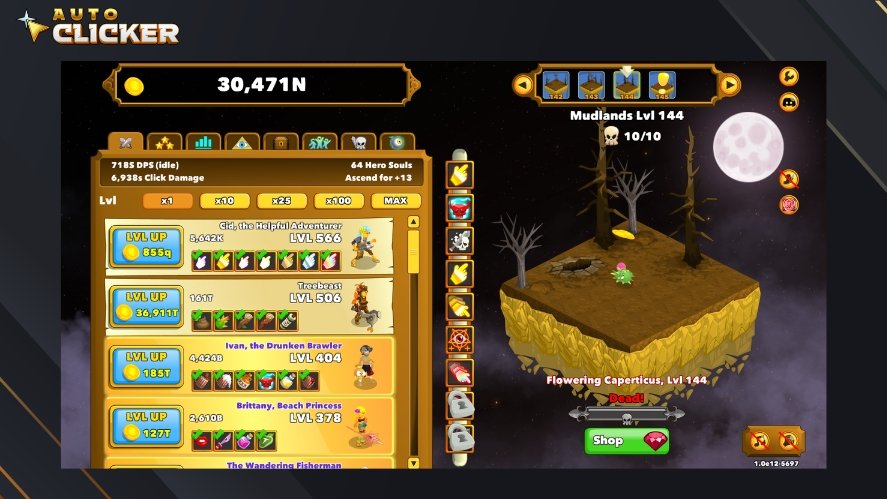Switch to the bar chart stats tab
887x499 pixels.
(x=203, y=144)
